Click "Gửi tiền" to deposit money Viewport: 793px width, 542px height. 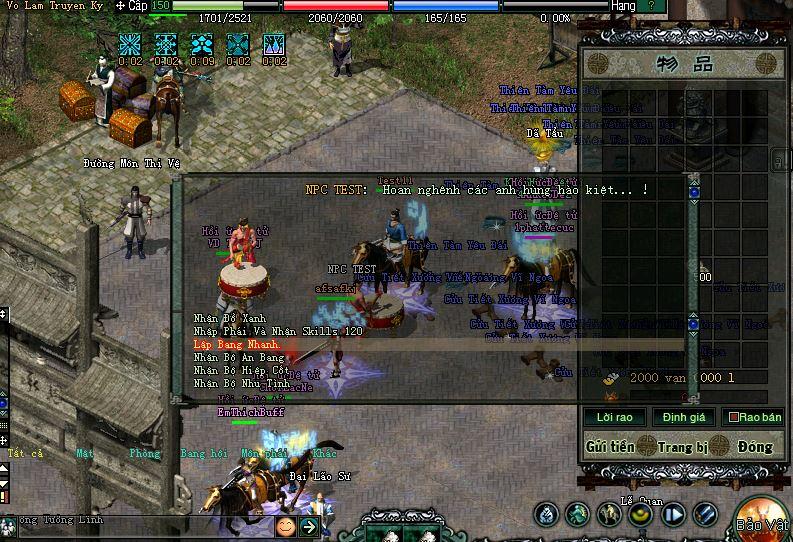(610, 446)
